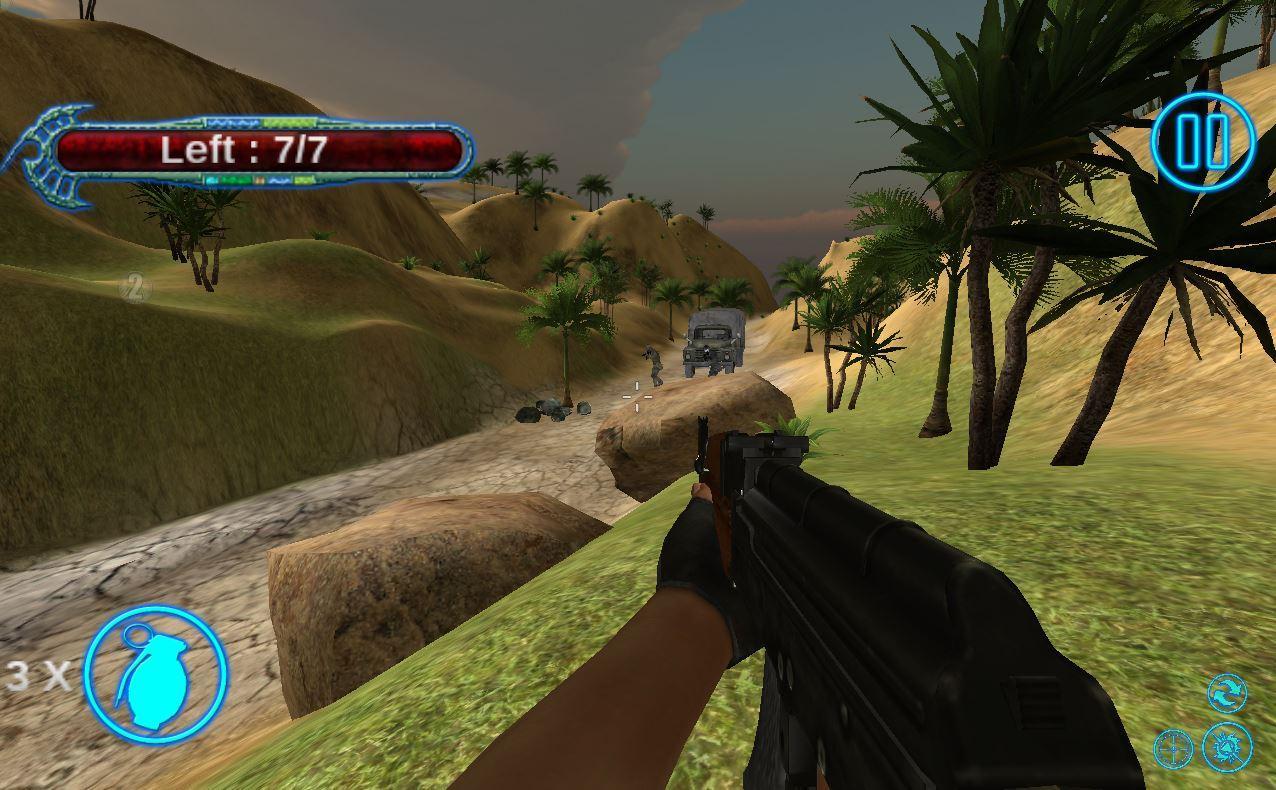Activate the crosshair aim scope button
Screen dimensions: 1276x790
click(x=1174, y=748)
